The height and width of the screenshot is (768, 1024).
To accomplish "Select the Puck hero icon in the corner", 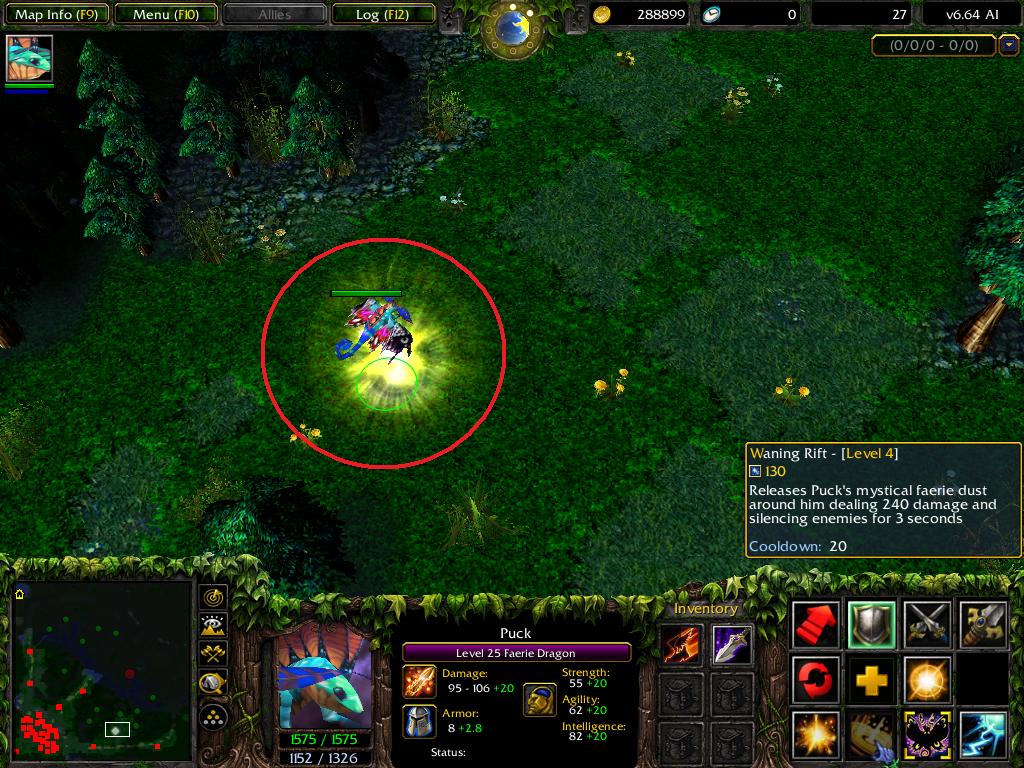I will pos(29,59).
